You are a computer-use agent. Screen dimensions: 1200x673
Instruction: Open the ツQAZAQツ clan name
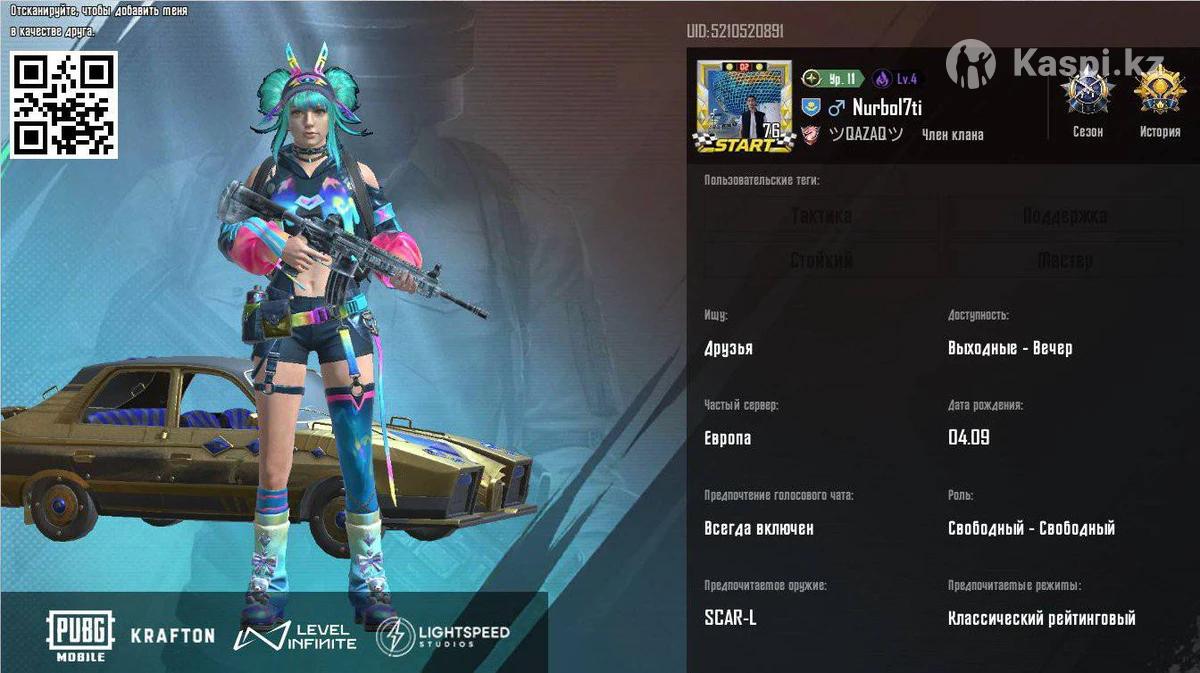[x=866, y=135]
